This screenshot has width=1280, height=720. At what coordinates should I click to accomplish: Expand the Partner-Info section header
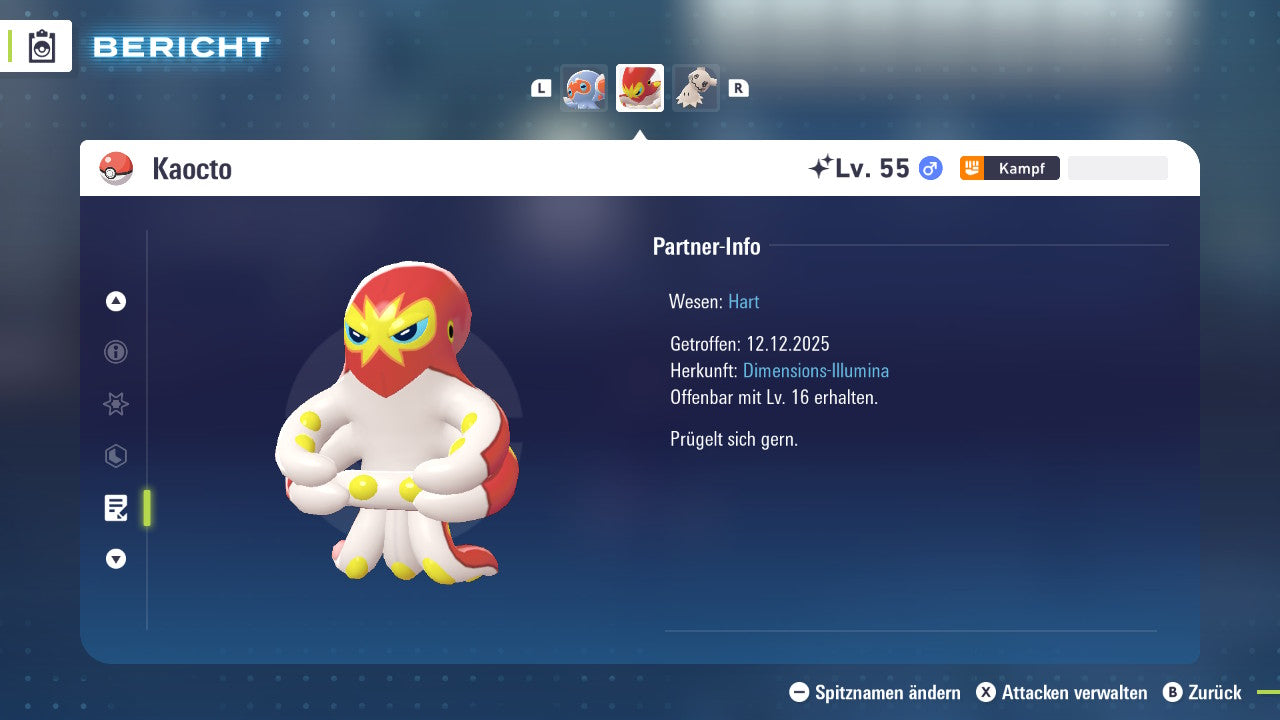click(x=707, y=246)
